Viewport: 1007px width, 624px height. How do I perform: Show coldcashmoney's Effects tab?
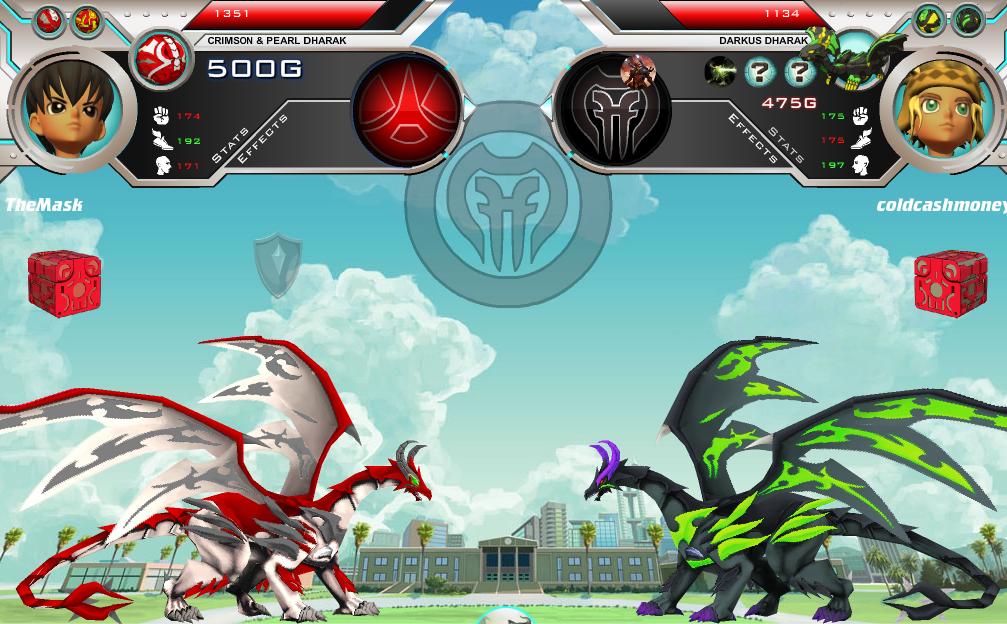[751, 138]
